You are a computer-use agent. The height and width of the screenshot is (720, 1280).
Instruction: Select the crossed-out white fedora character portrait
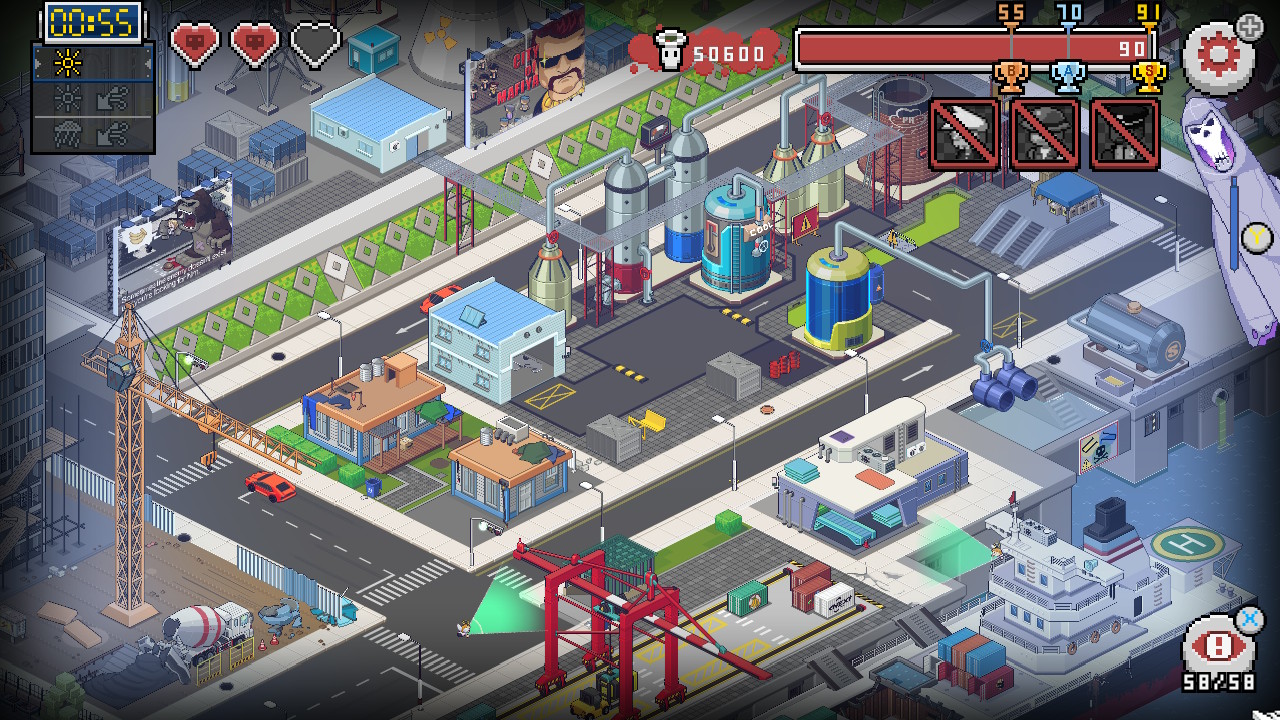click(x=964, y=133)
